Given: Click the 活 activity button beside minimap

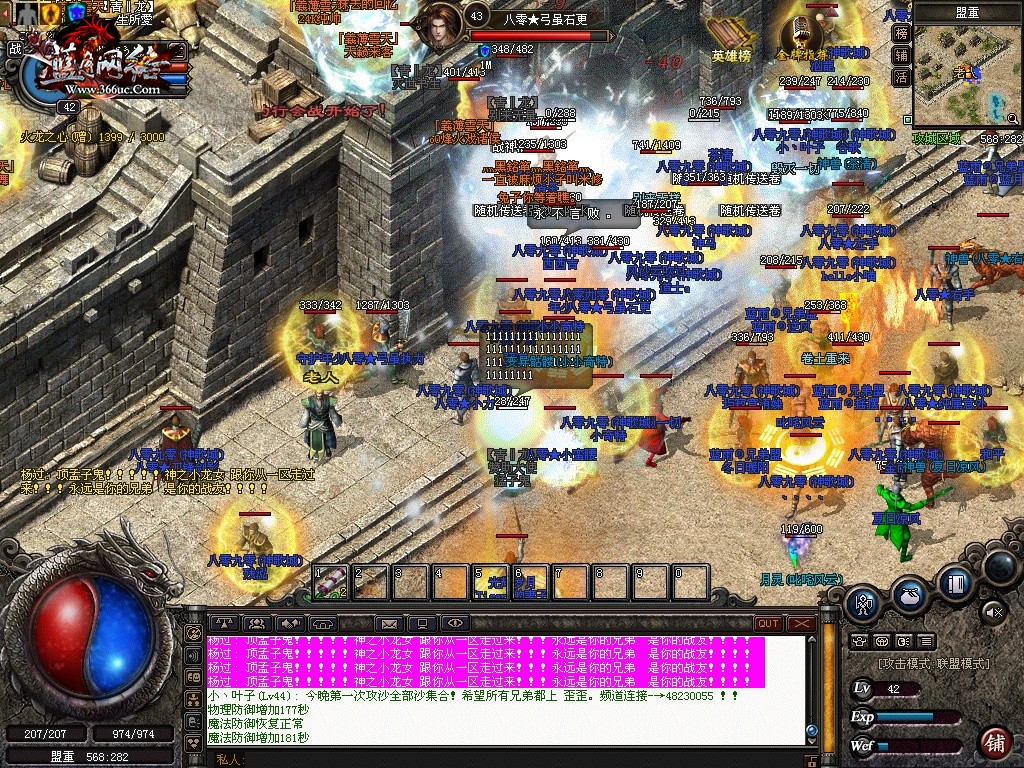Looking at the screenshot, I should 901,77.
